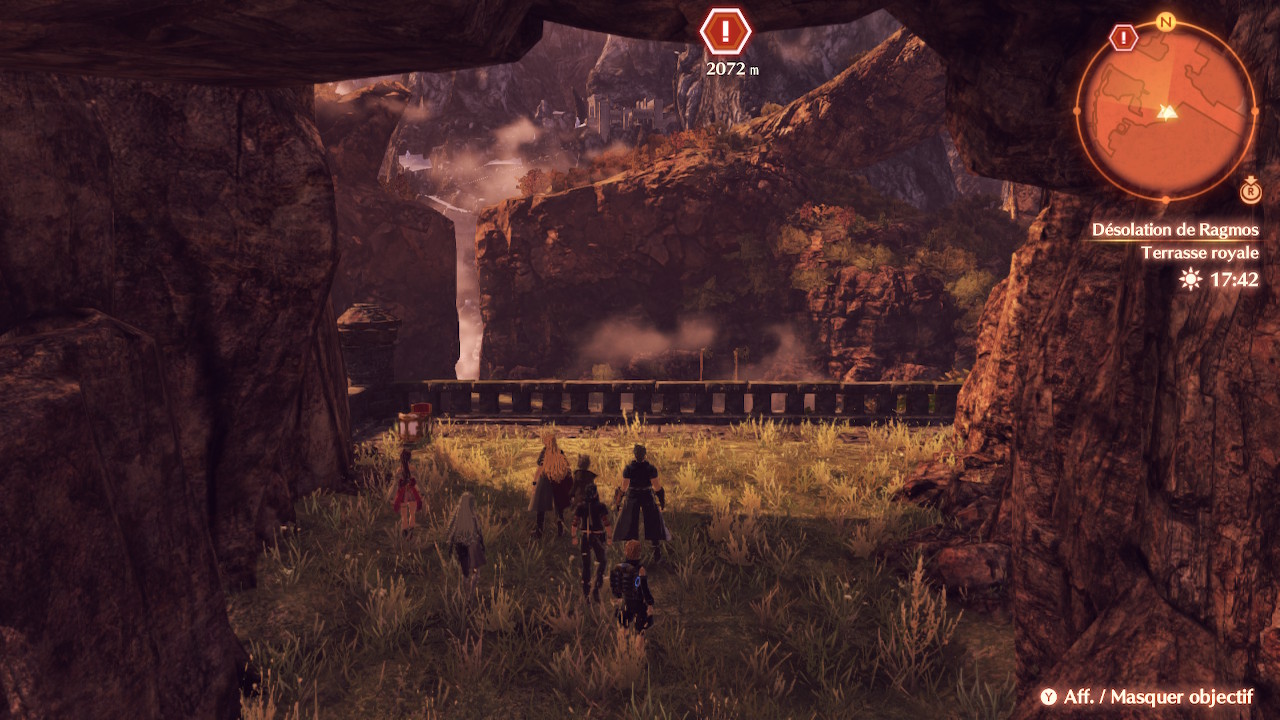Click the north compass indicator on the minimap
The height and width of the screenshot is (720, 1280).
(x=1165, y=22)
